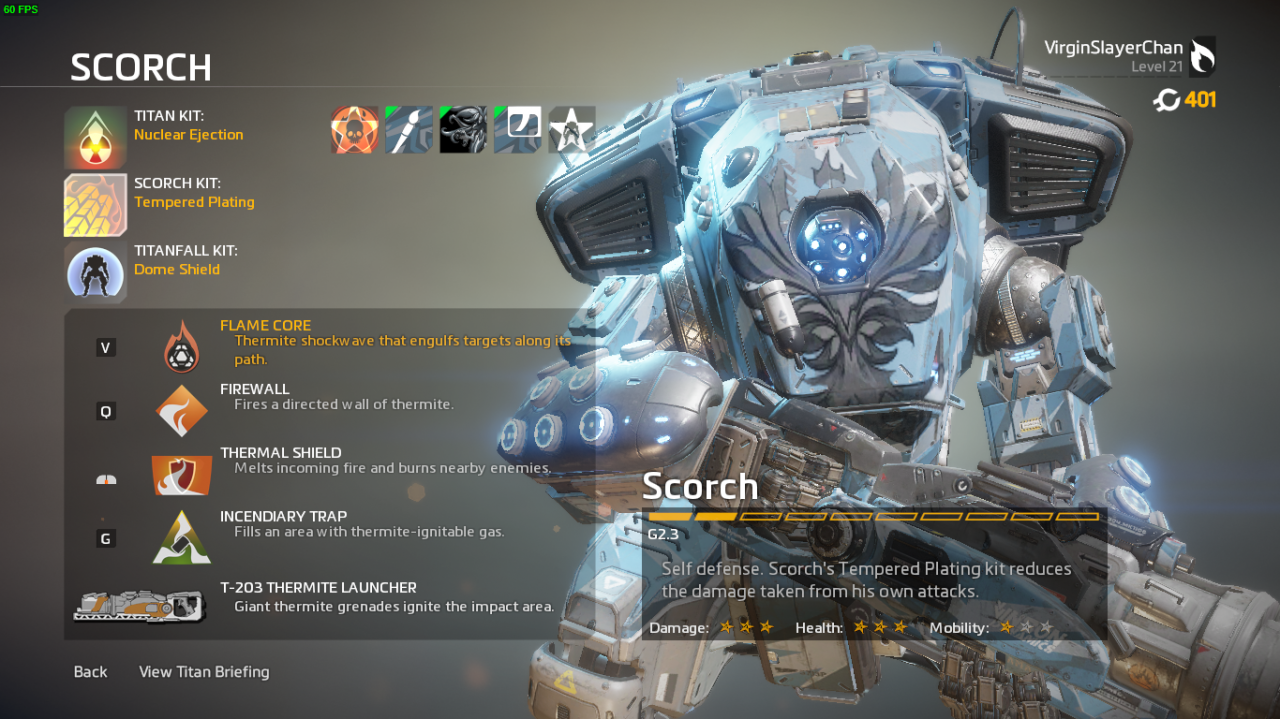1280x719 pixels.
Task: Go Back to the previous menu
Action: pyautogui.click(x=90, y=672)
